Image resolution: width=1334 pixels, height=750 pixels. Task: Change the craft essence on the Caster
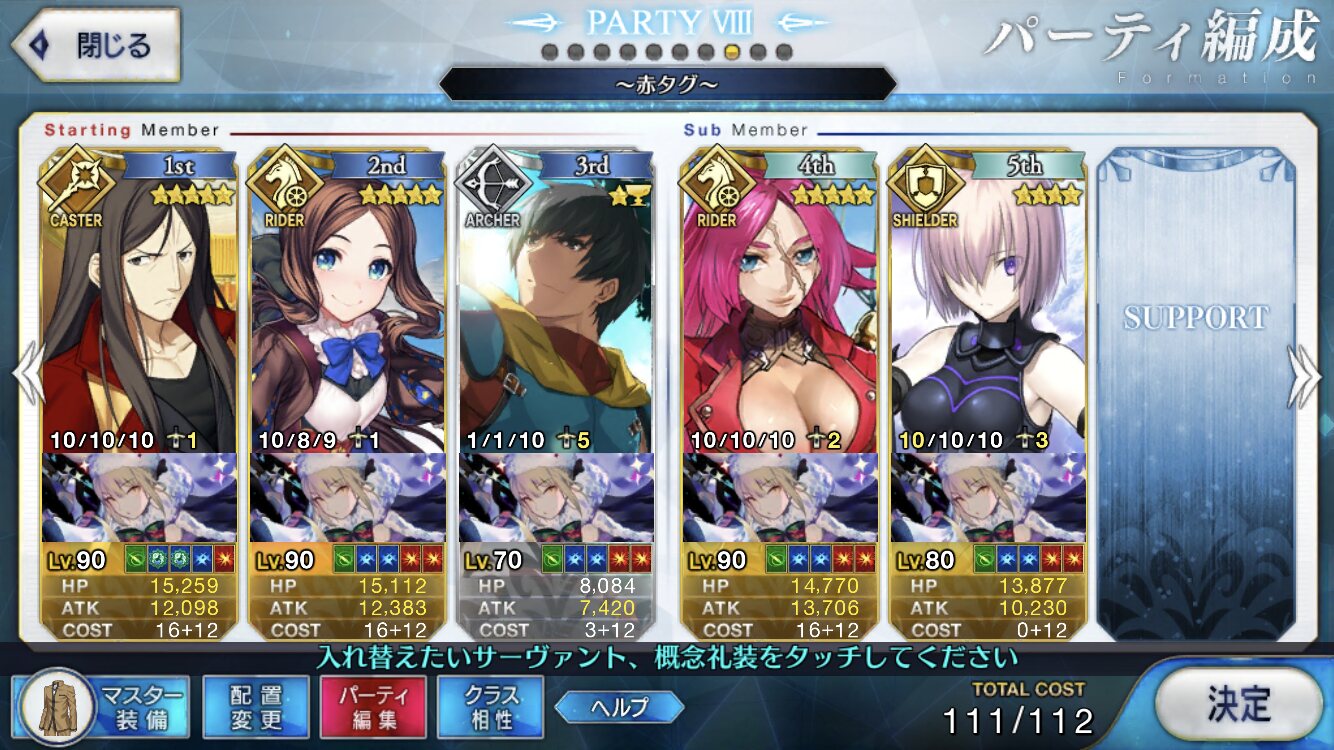pyautogui.click(x=139, y=497)
